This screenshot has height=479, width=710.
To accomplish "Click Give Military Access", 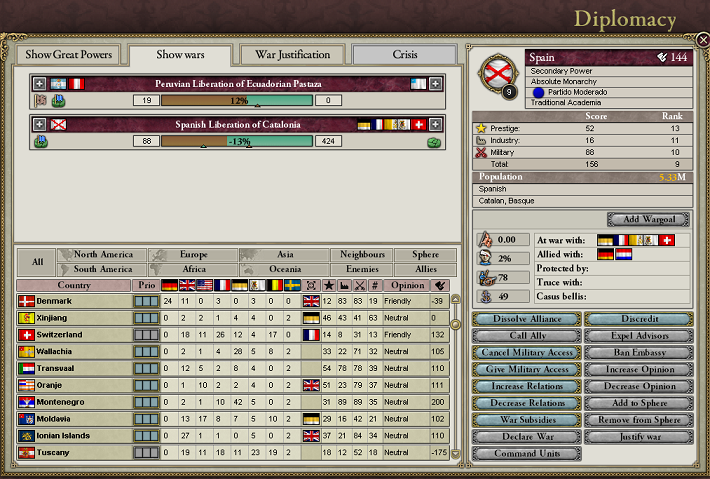I will [525, 369].
